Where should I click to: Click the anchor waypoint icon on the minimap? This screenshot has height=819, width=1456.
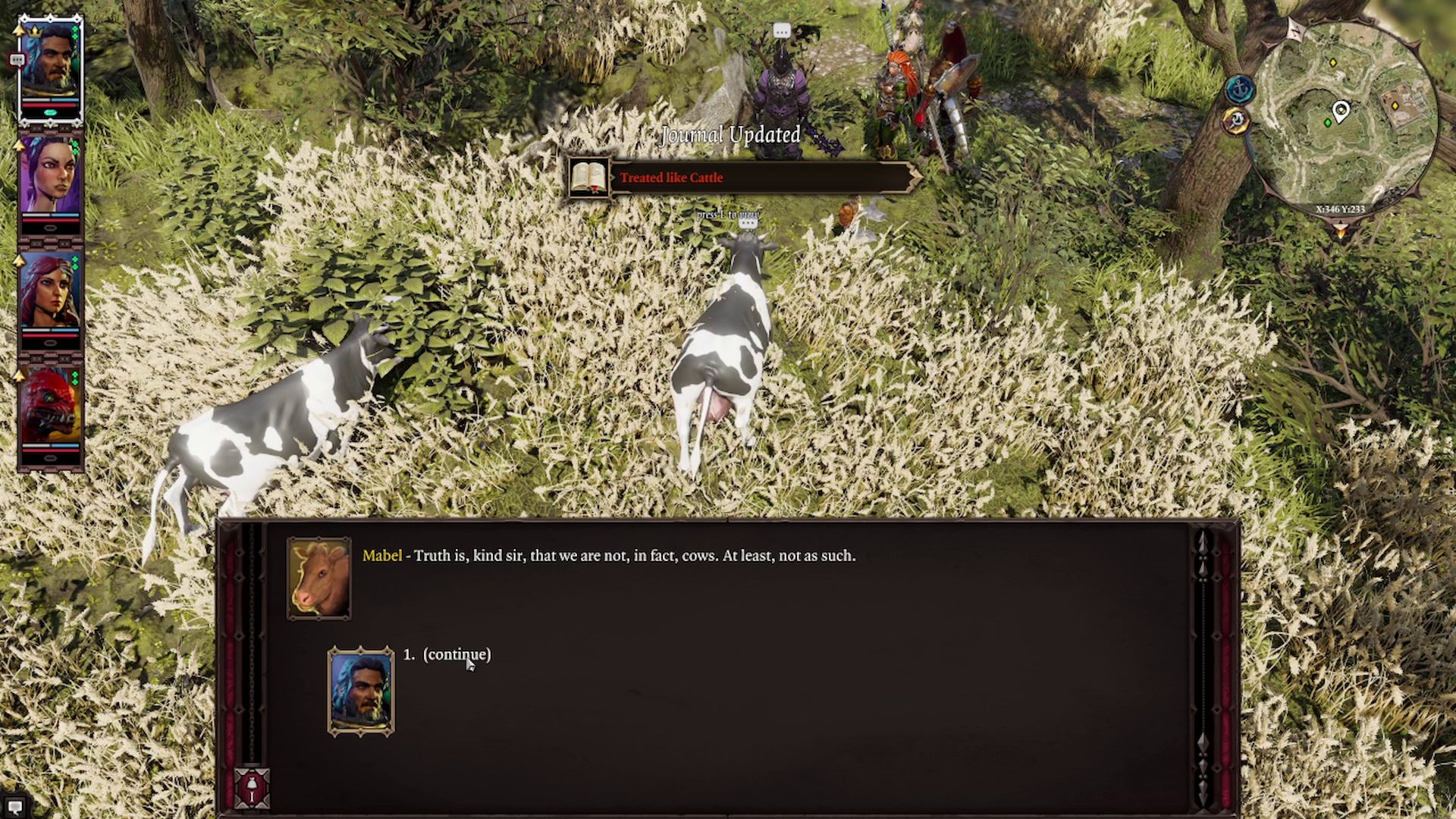coord(1239,89)
